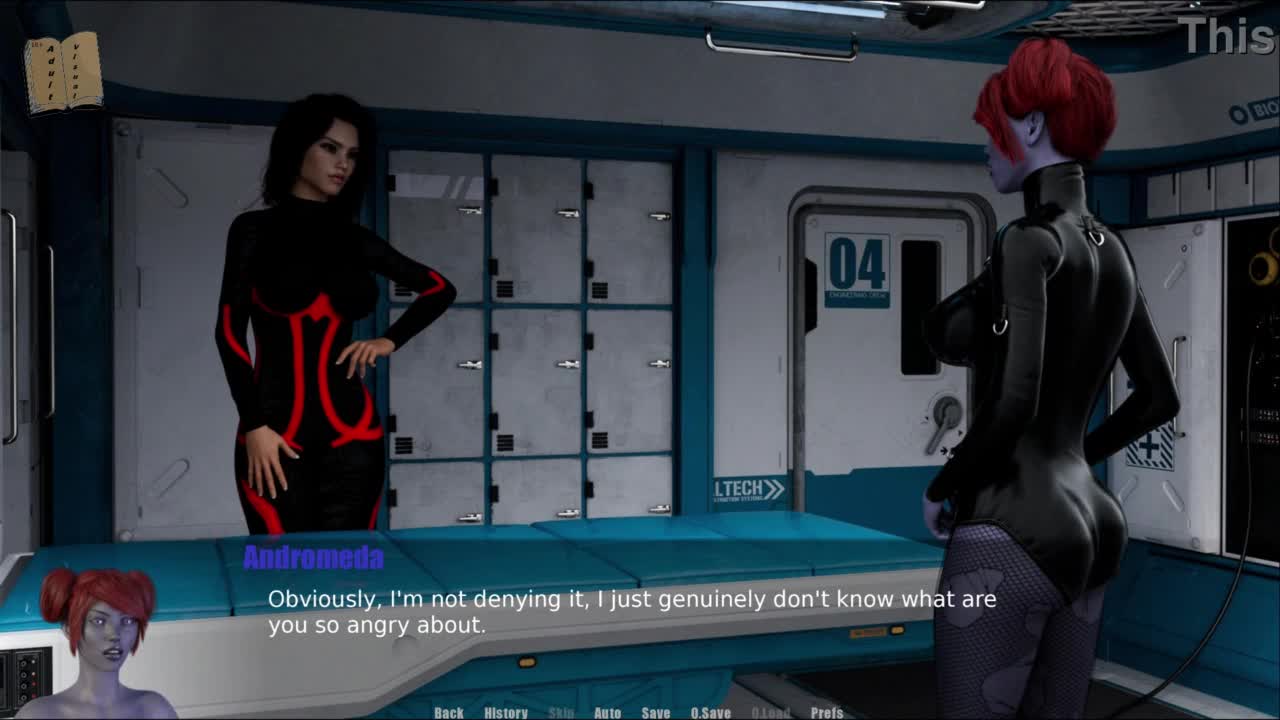Quick save with Q.Save
This screenshot has height=720, width=1280.
click(x=711, y=712)
